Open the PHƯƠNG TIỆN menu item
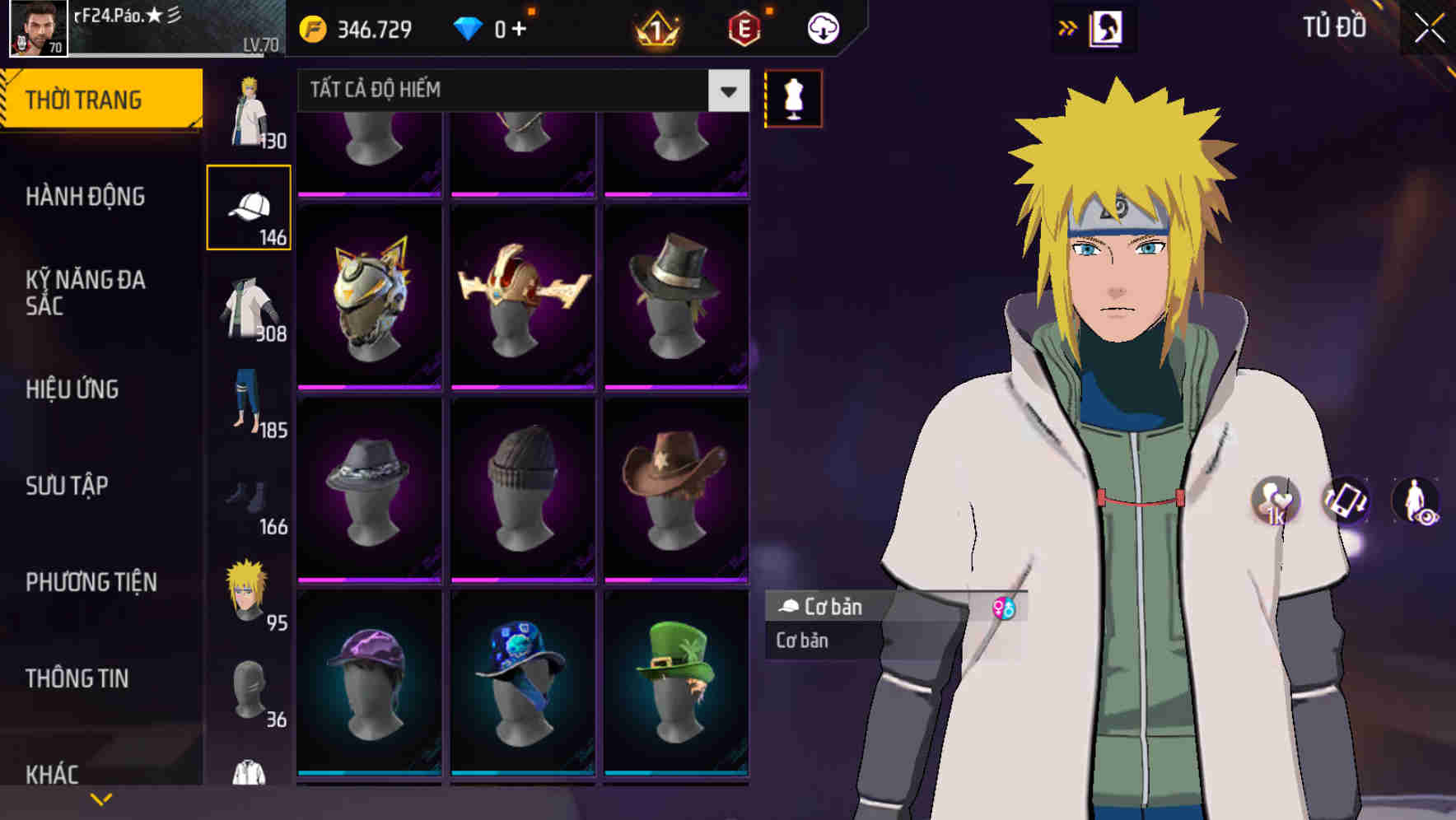Image resolution: width=1456 pixels, height=820 pixels. pos(91,581)
